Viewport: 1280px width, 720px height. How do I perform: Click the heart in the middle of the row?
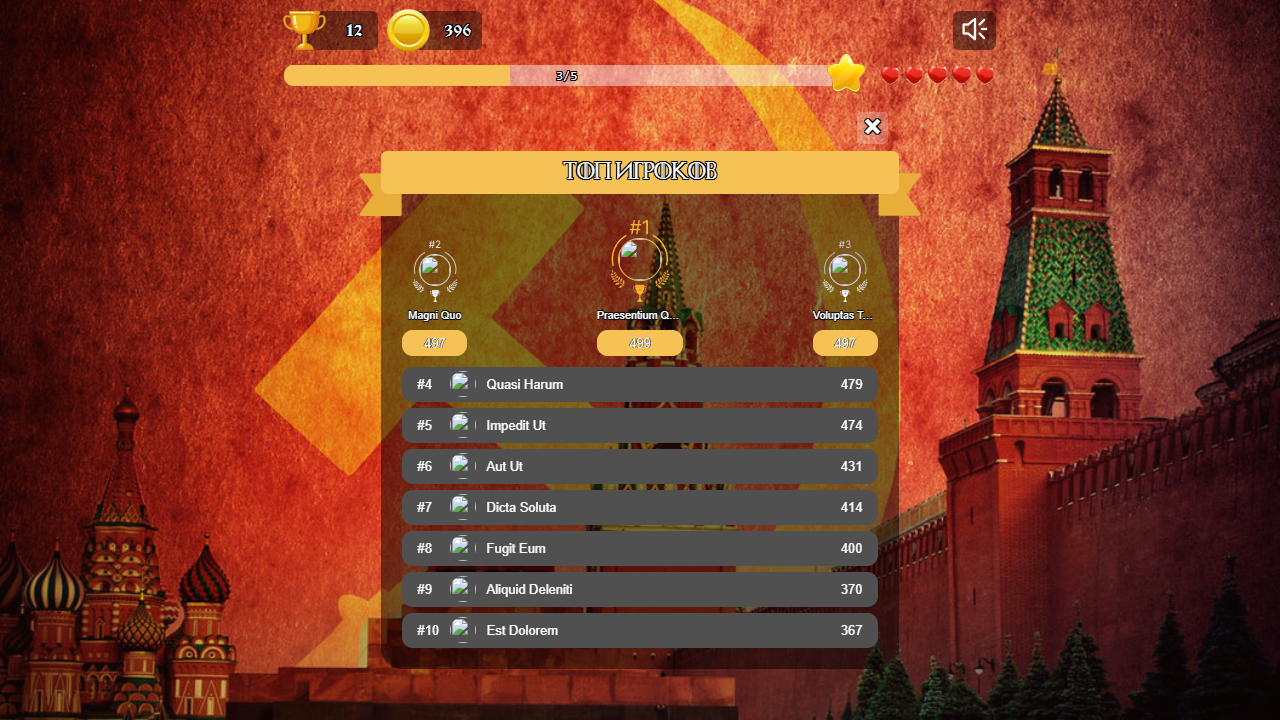(x=937, y=74)
